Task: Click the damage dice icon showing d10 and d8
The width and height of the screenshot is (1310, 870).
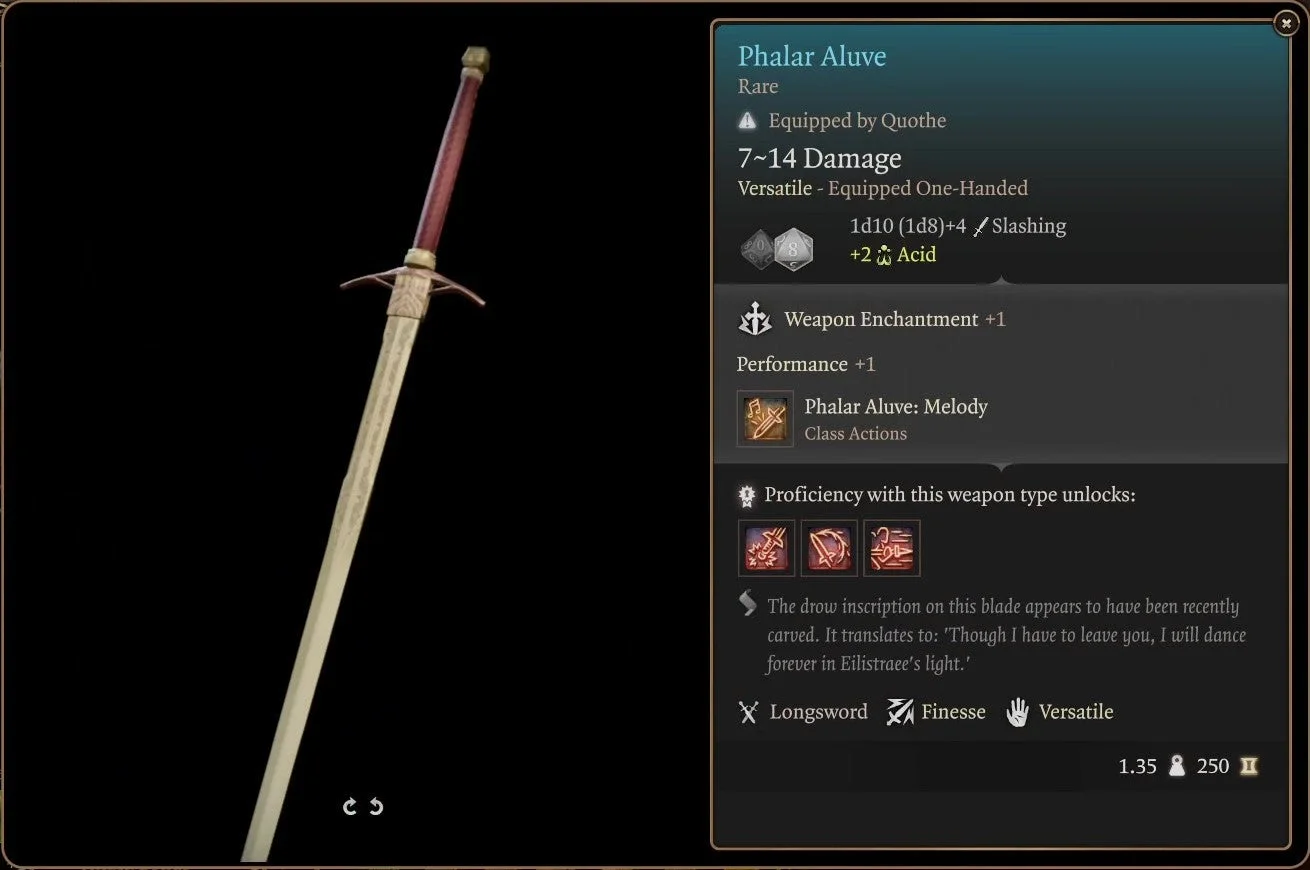Action: (775, 247)
